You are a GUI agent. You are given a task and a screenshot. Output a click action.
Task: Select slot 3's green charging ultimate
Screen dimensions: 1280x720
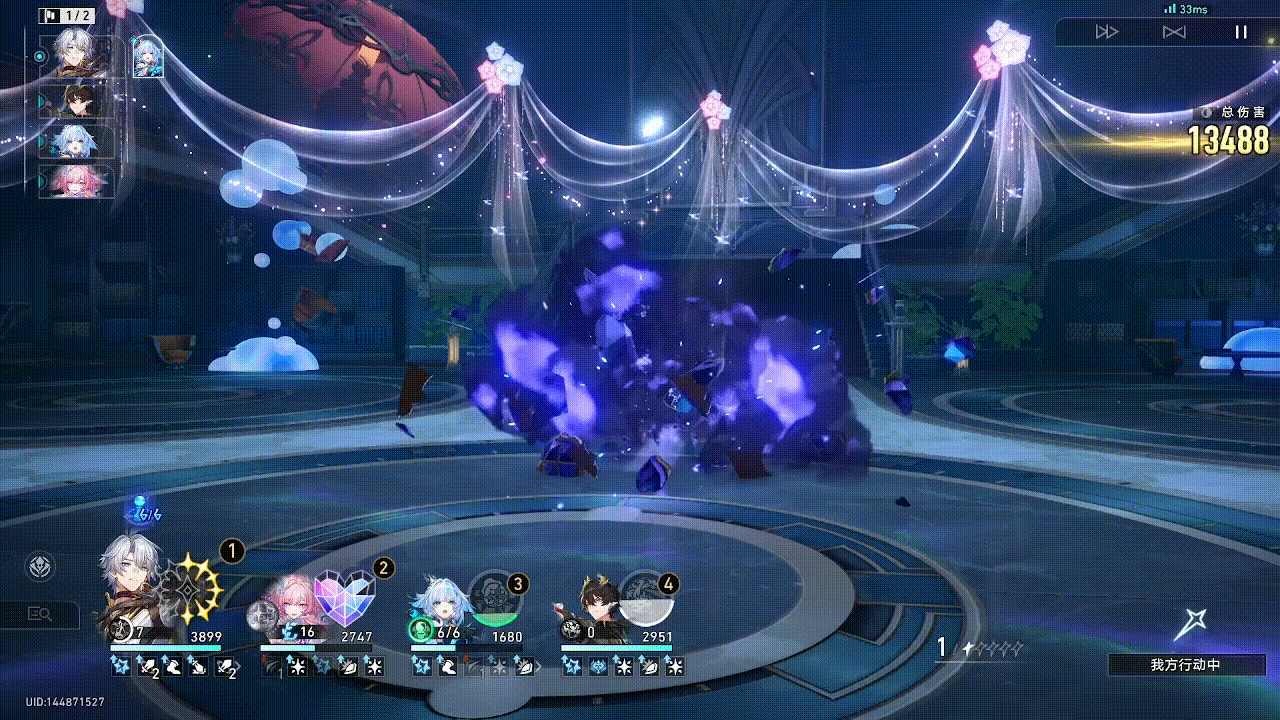coord(494,598)
